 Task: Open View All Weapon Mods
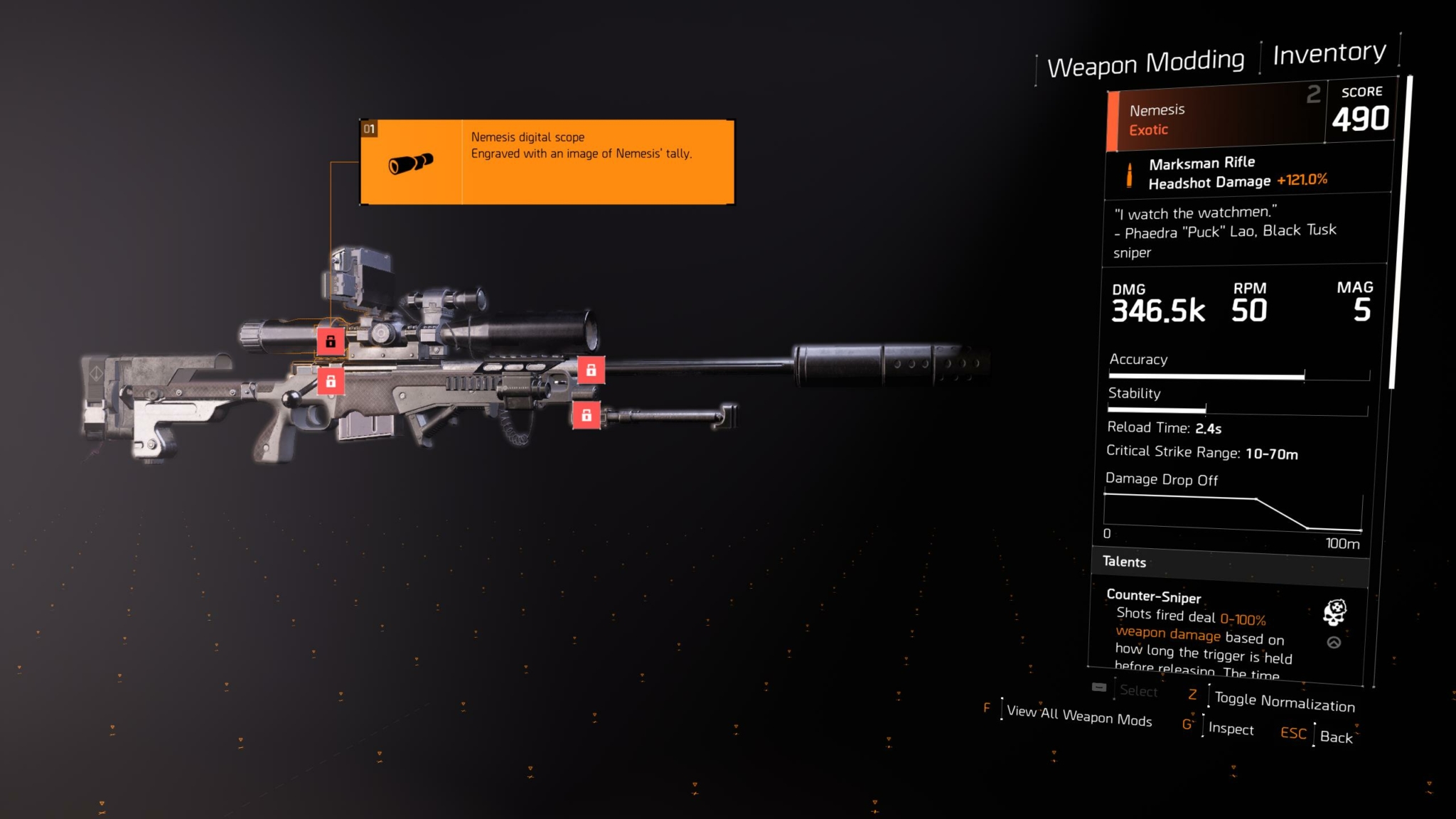point(1078,714)
